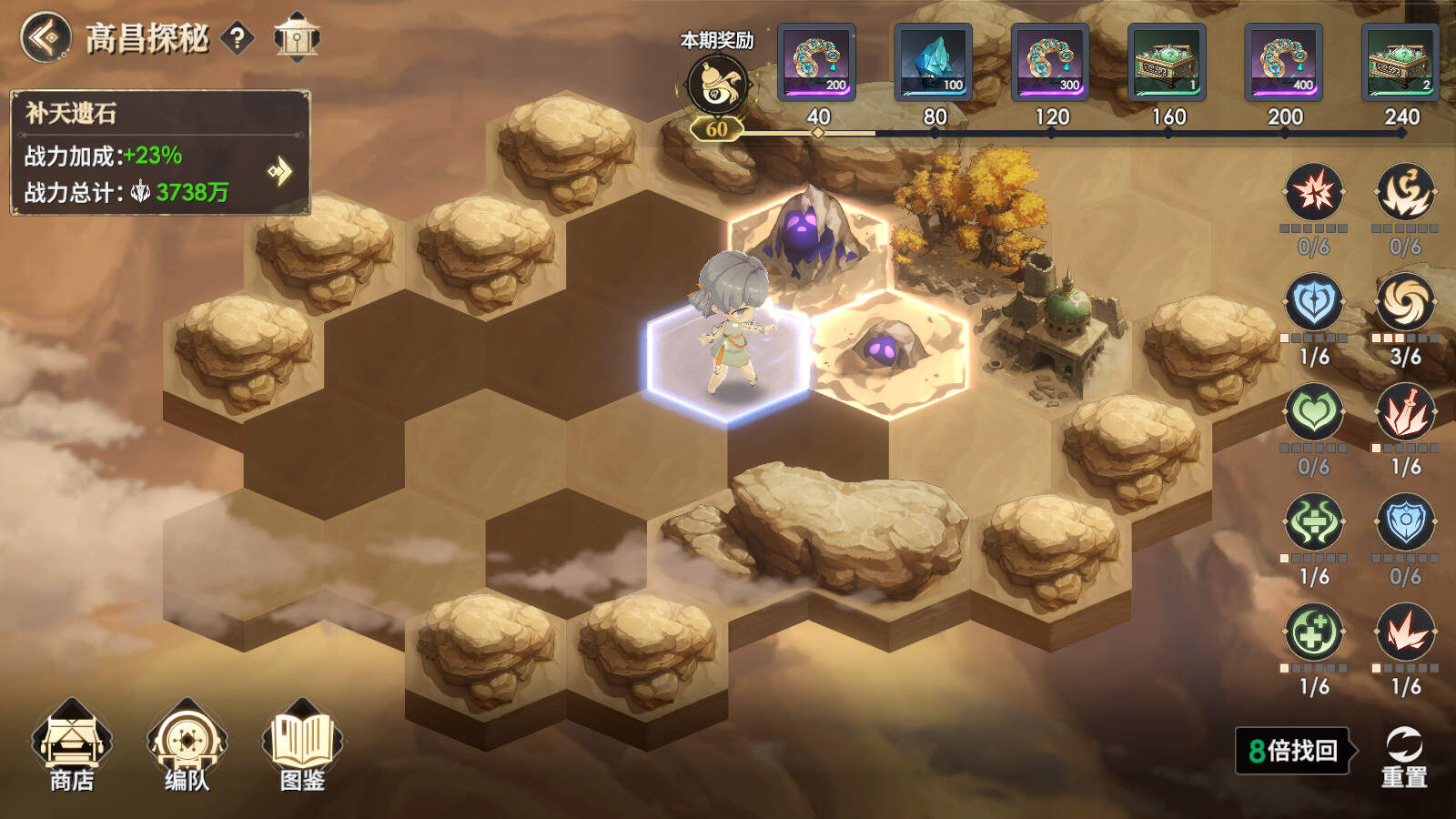Image resolution: width=1456 pixels, height=819 pixels.
Task: View the 本期奖励 gourd reward icon
Action: point(717,85)
